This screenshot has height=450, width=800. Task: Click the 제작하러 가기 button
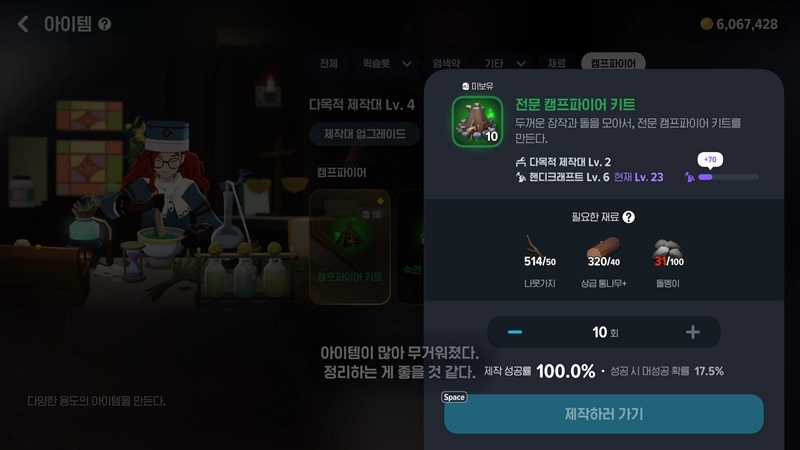coord(604,413)
